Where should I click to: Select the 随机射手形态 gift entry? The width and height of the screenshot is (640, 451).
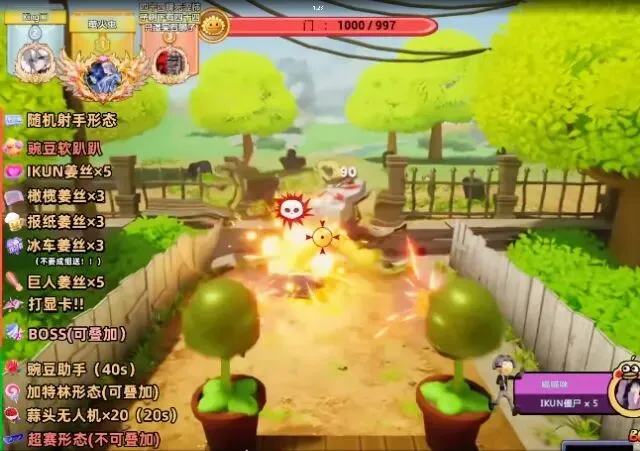71,120
